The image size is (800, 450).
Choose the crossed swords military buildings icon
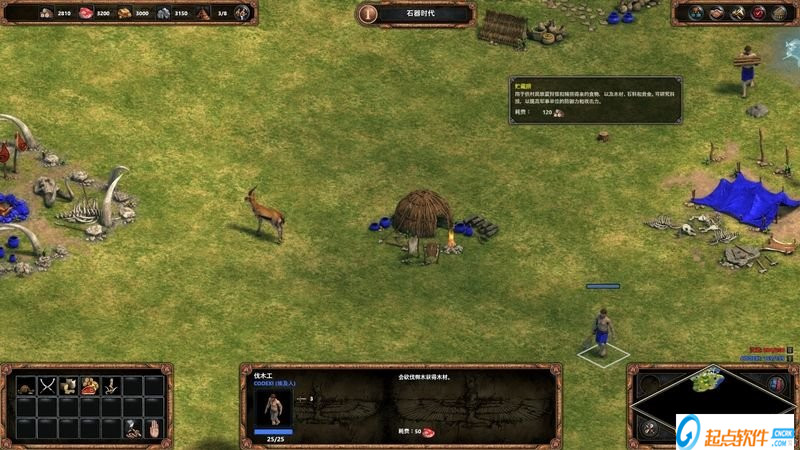(x=47, y=385)
